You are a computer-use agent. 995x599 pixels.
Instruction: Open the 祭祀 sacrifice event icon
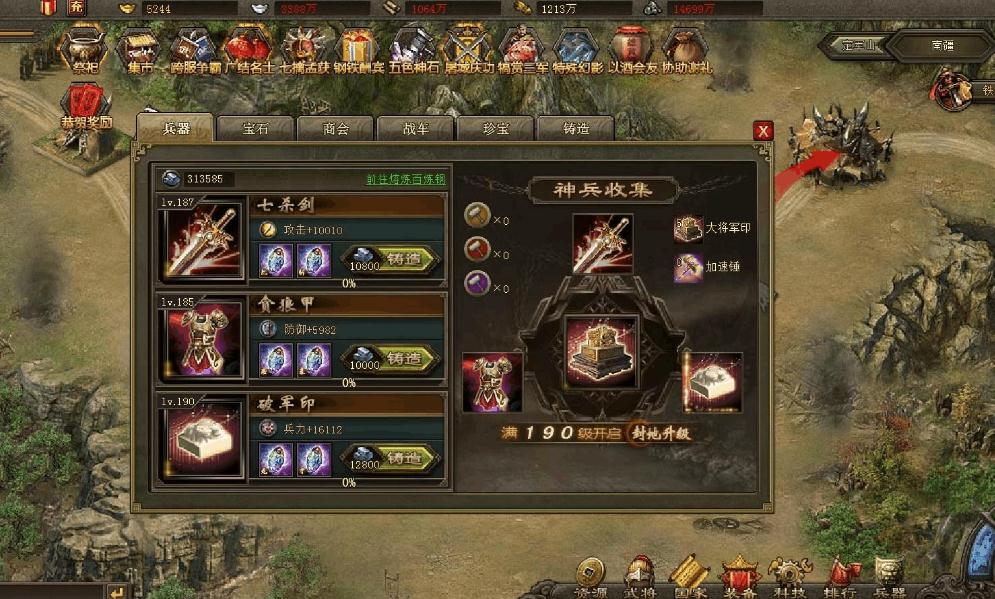point(83,50)
